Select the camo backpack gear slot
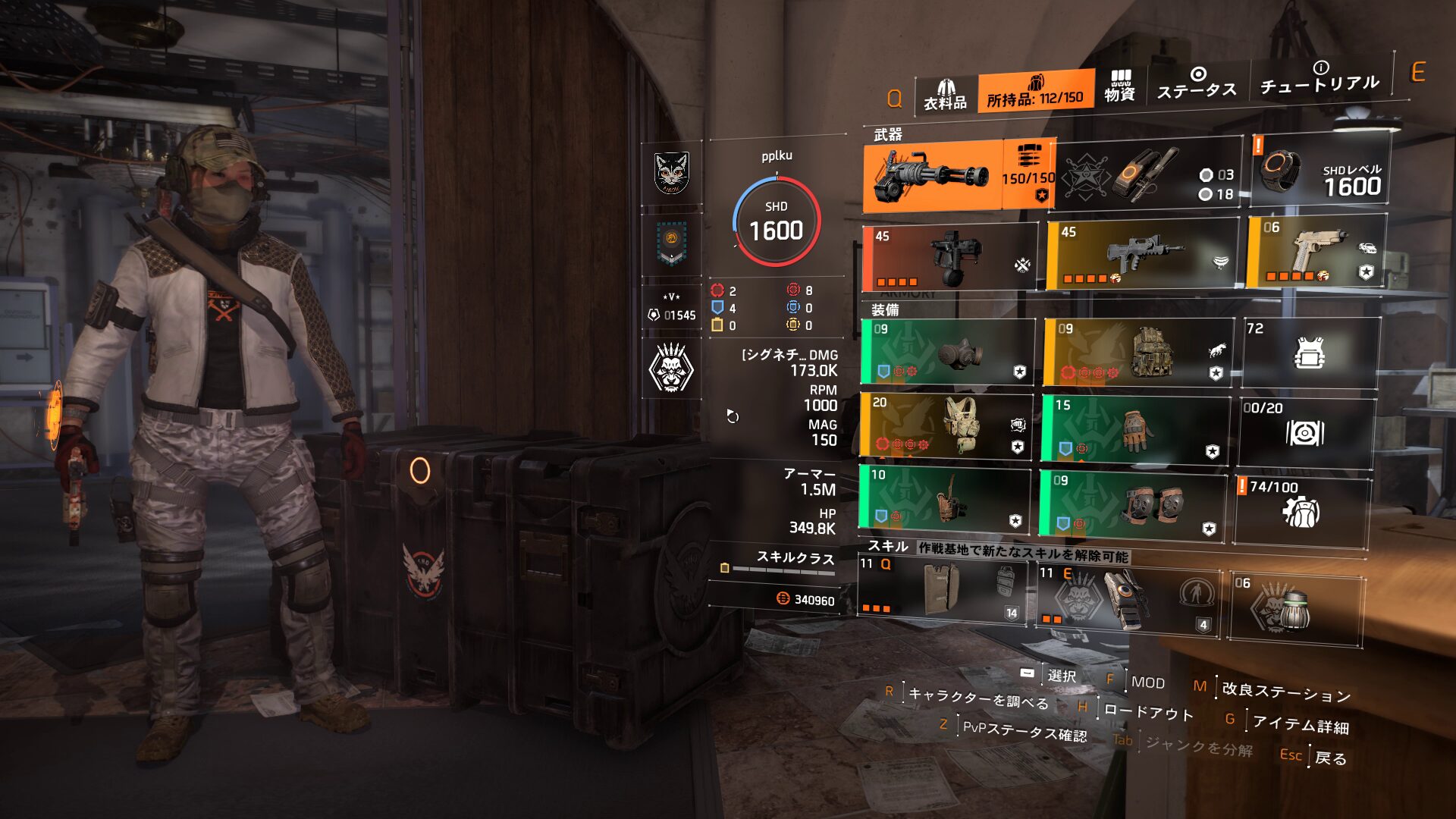 coord(1137,353)
